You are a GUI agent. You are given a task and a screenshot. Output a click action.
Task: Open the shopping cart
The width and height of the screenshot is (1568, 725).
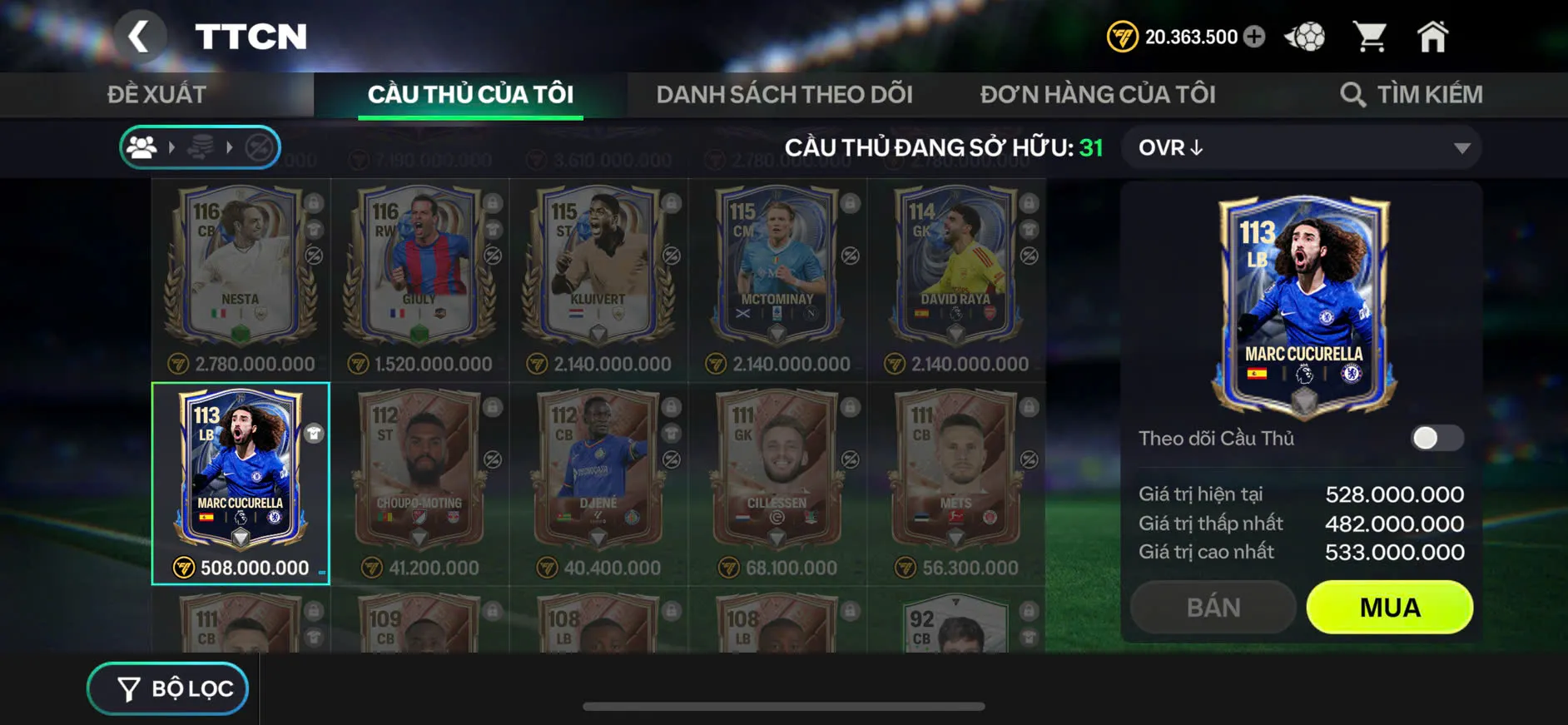1372,36
